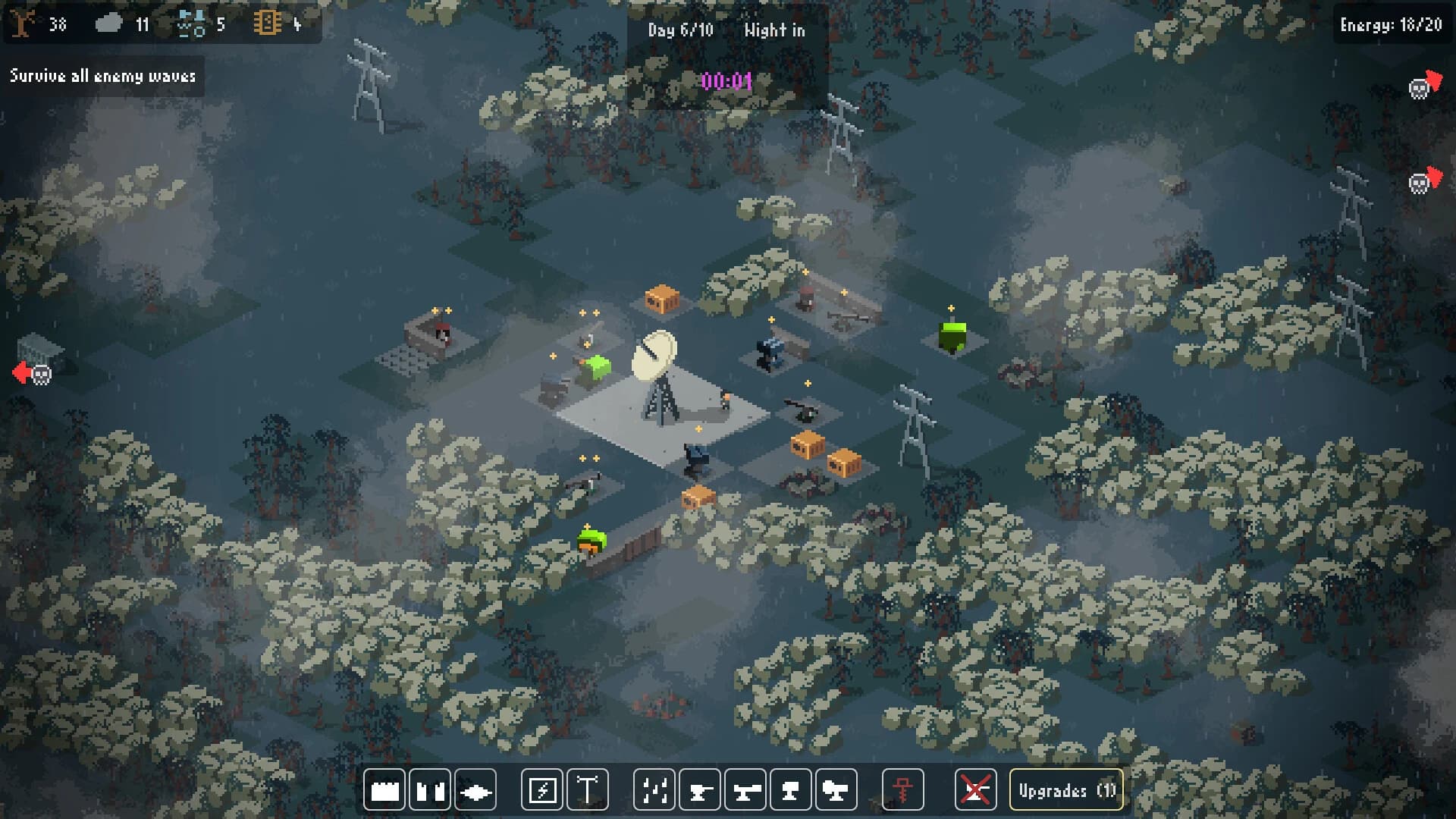This screenshot has width=1456, height=819.
Task: Select the sandbag barricade tool
Action: [x=428, y=789]
